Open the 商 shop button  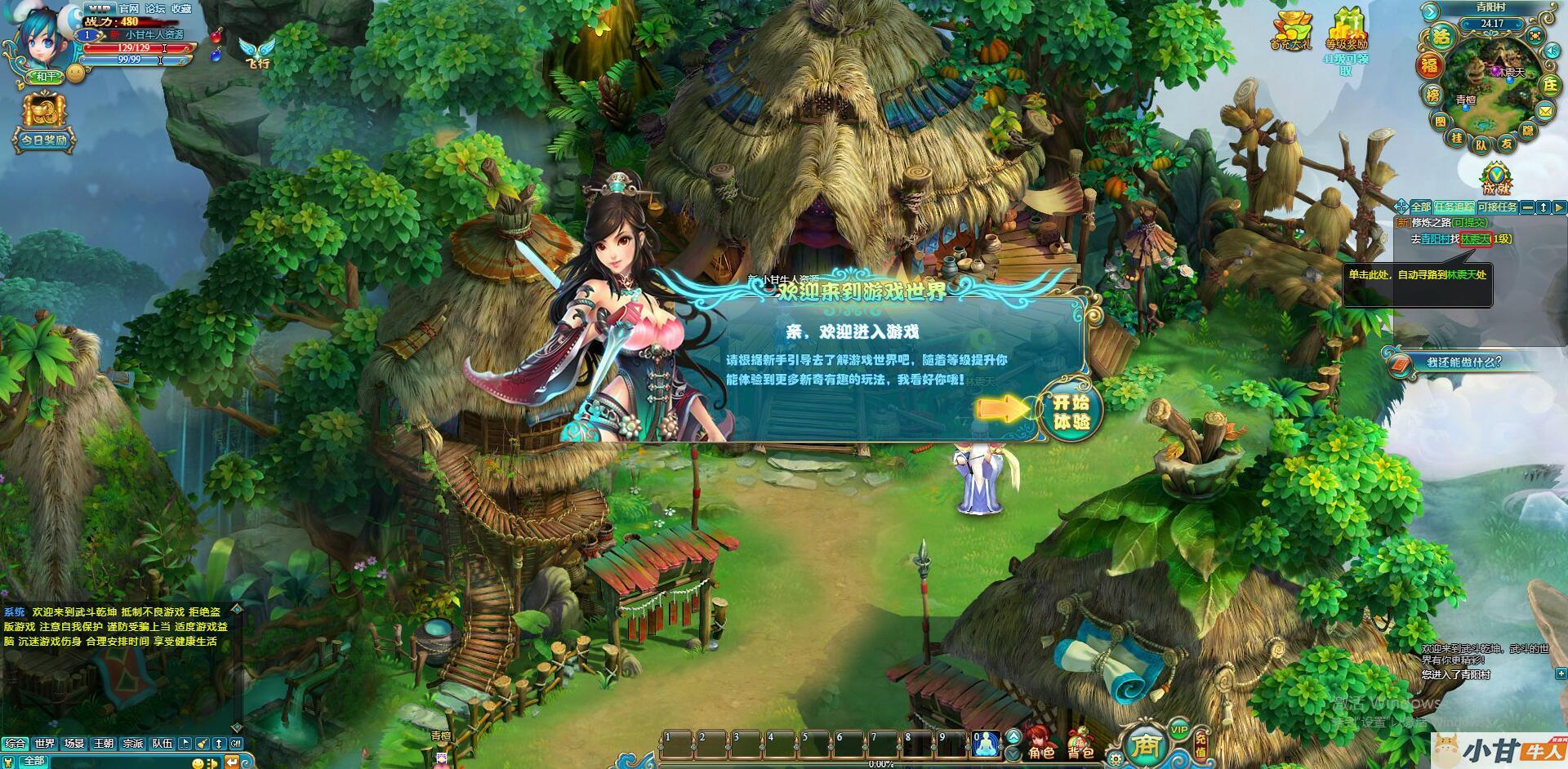tap(1145, 745)
